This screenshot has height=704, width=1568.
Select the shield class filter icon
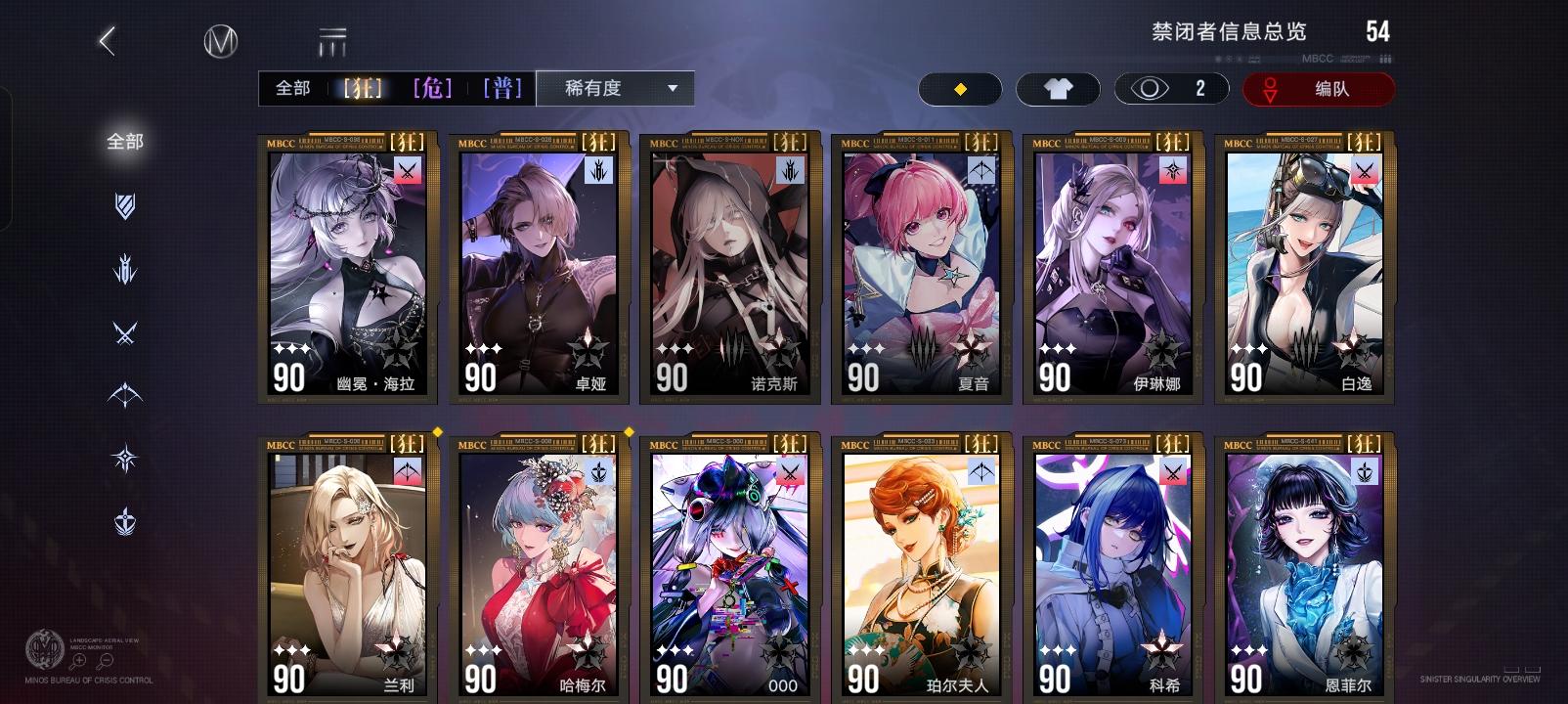click(124, 207)
